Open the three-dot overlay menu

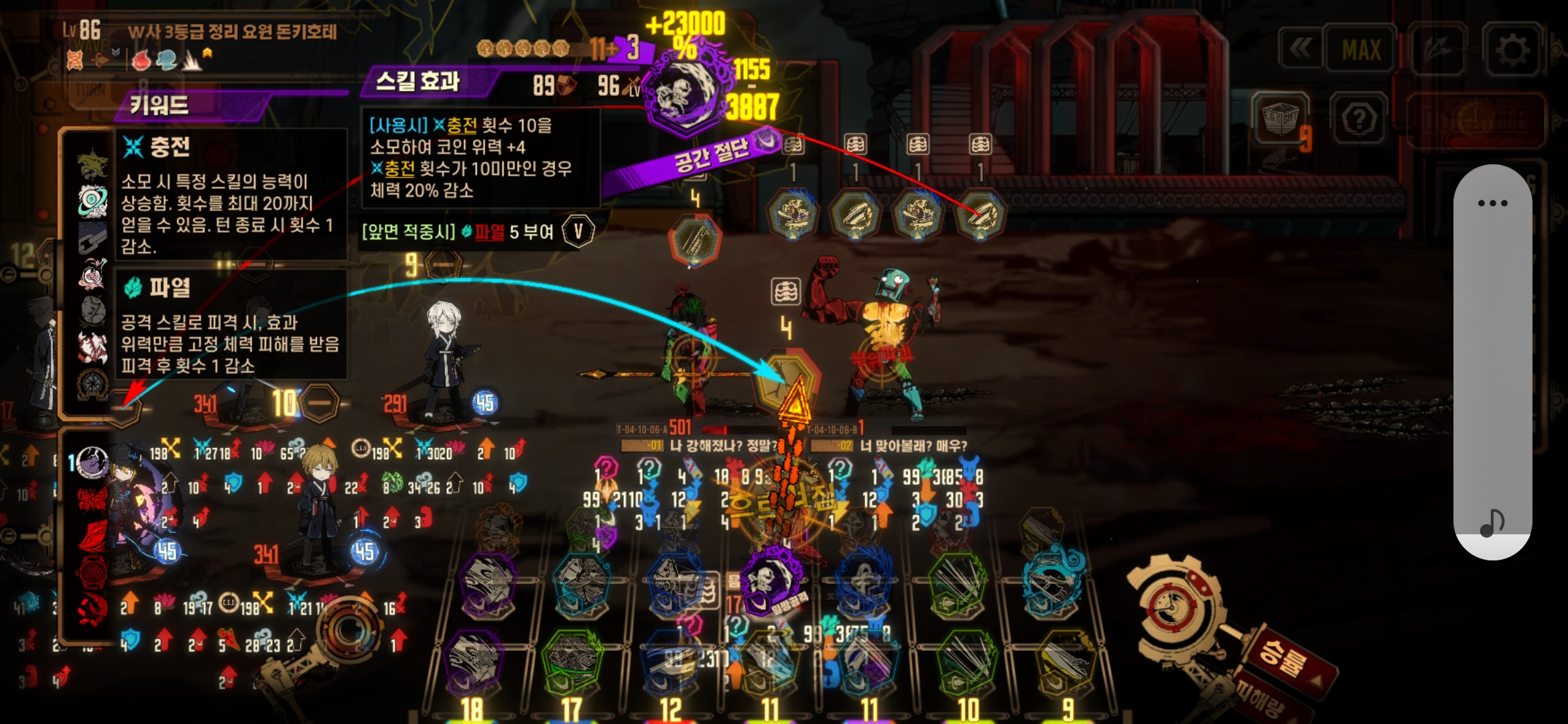pos(1492,203)
